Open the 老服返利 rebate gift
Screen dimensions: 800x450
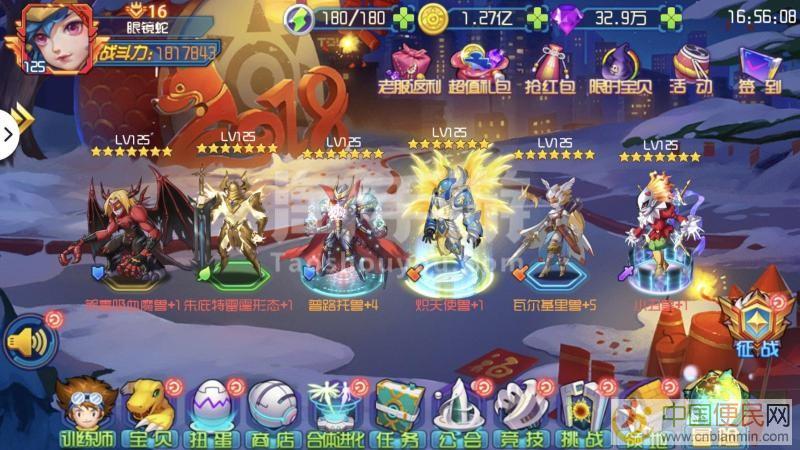411,67
